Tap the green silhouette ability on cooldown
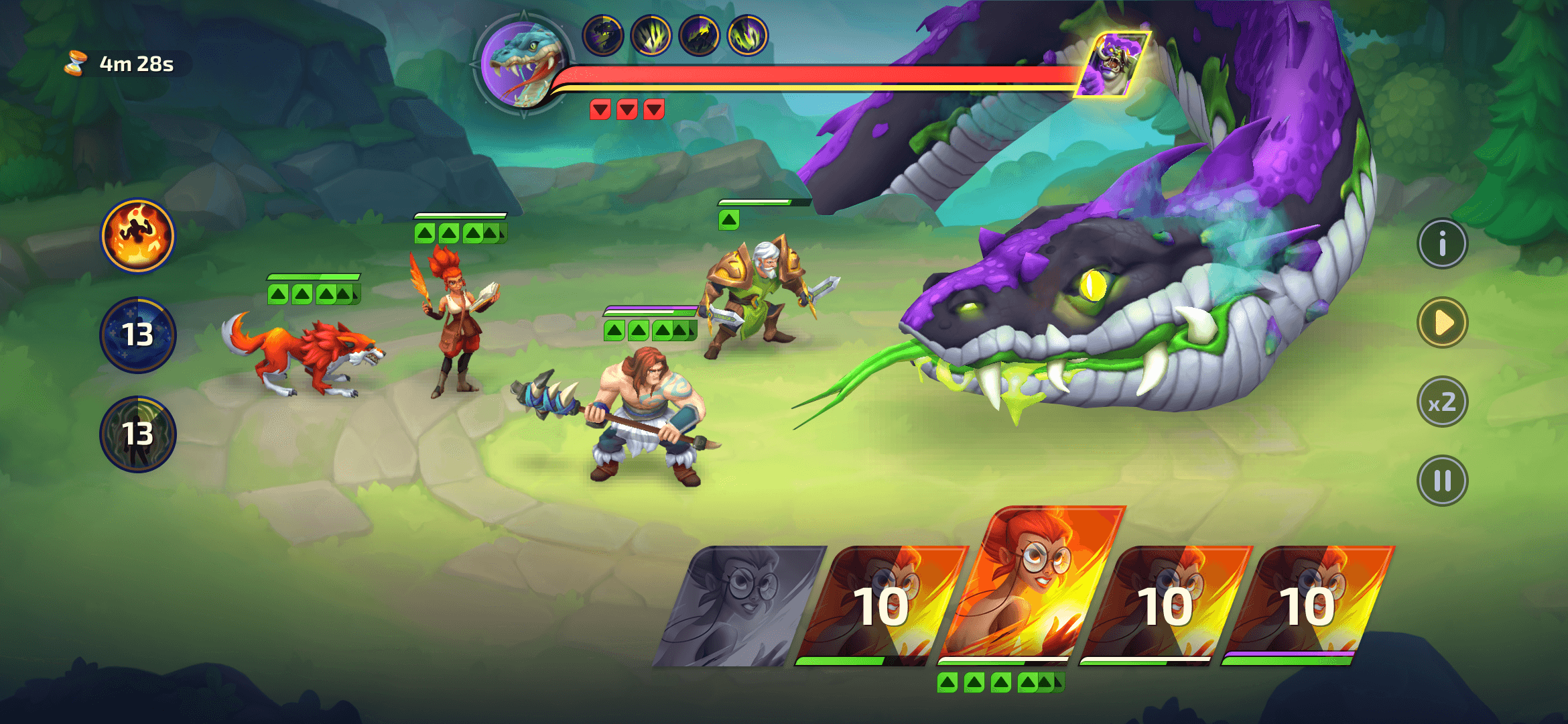 point(137,434)
